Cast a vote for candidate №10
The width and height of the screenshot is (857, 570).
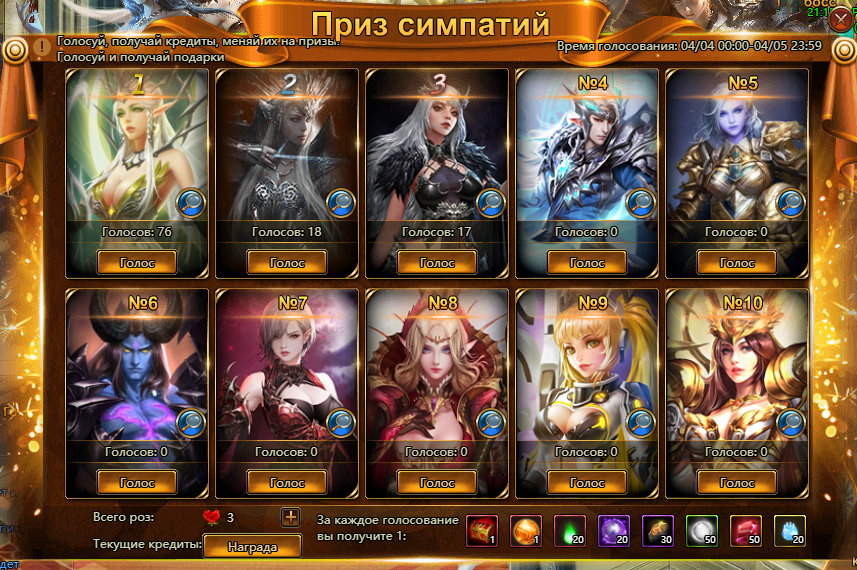737,482
